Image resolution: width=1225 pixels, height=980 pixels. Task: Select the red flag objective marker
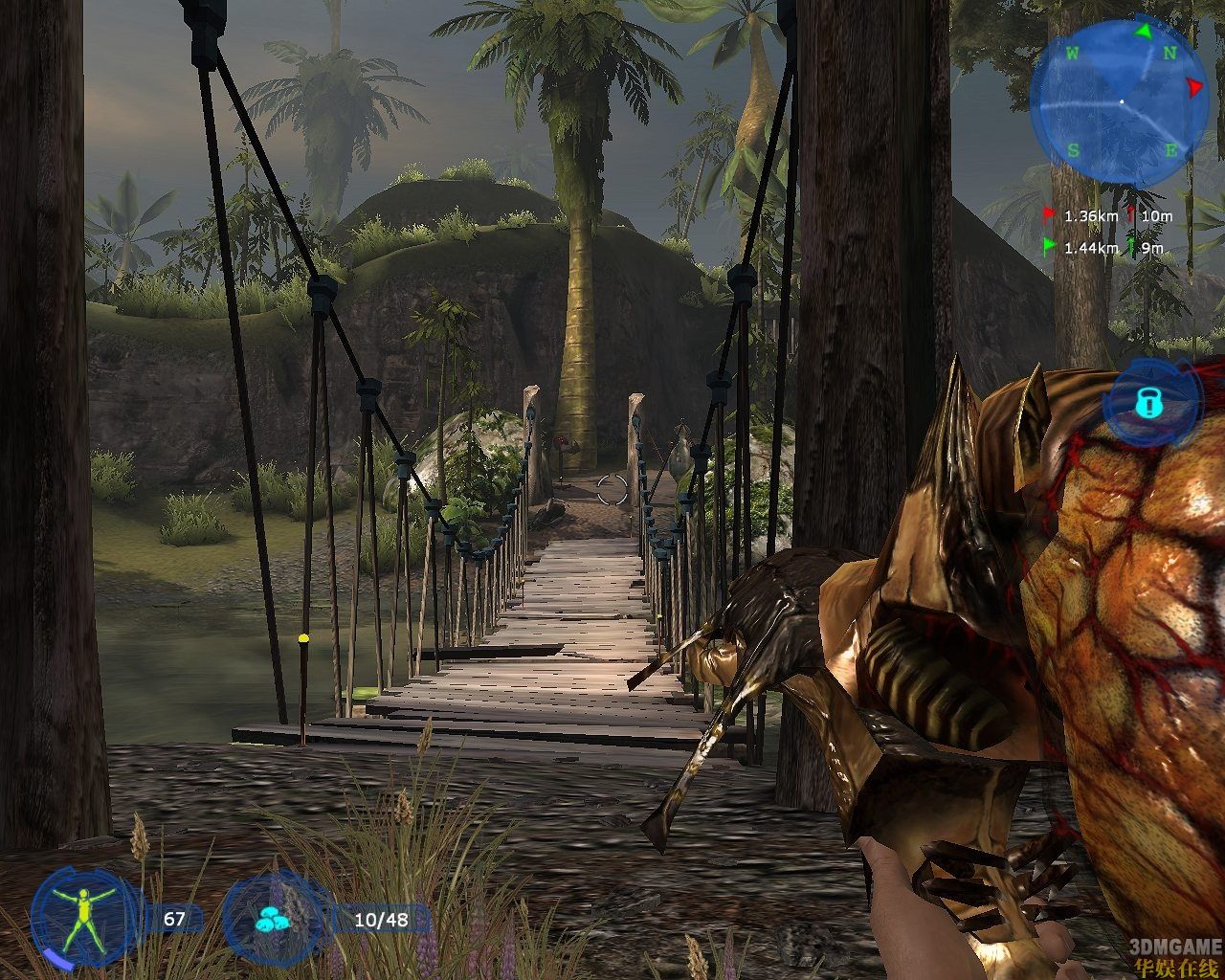[1050, 215]
